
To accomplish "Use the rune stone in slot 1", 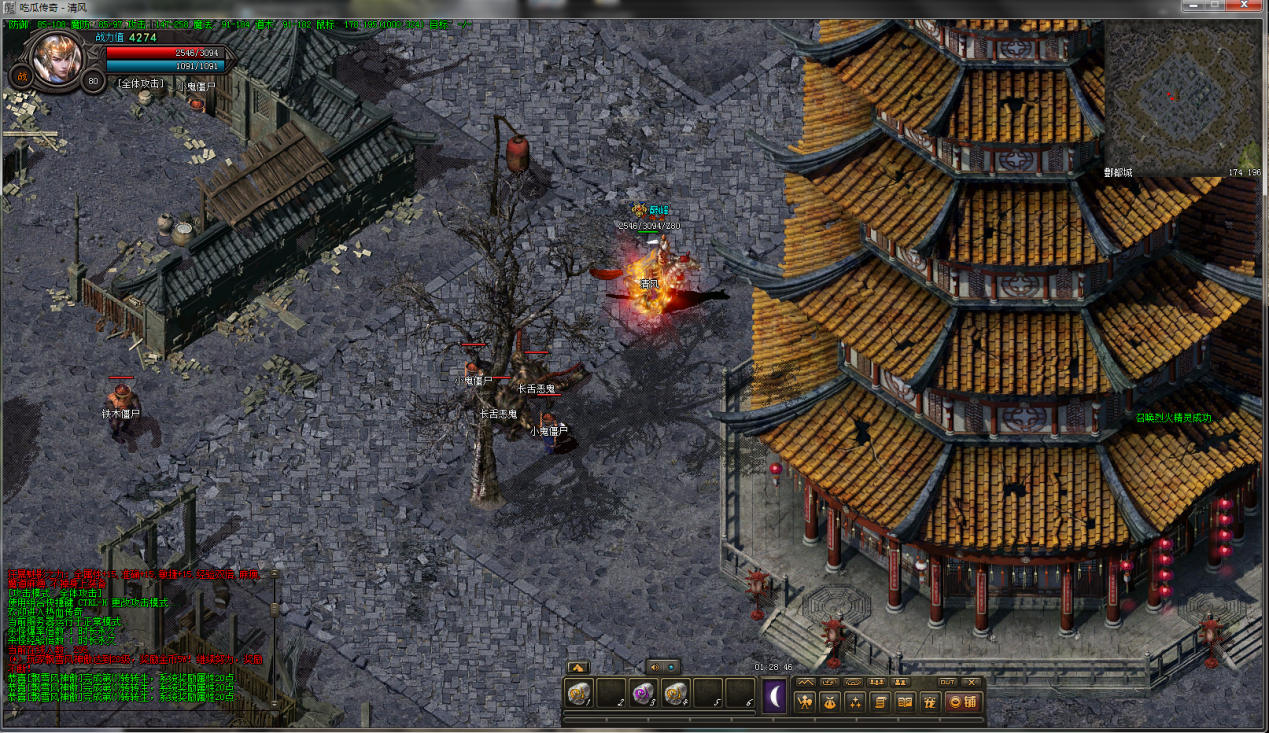I will pos(579,693).
